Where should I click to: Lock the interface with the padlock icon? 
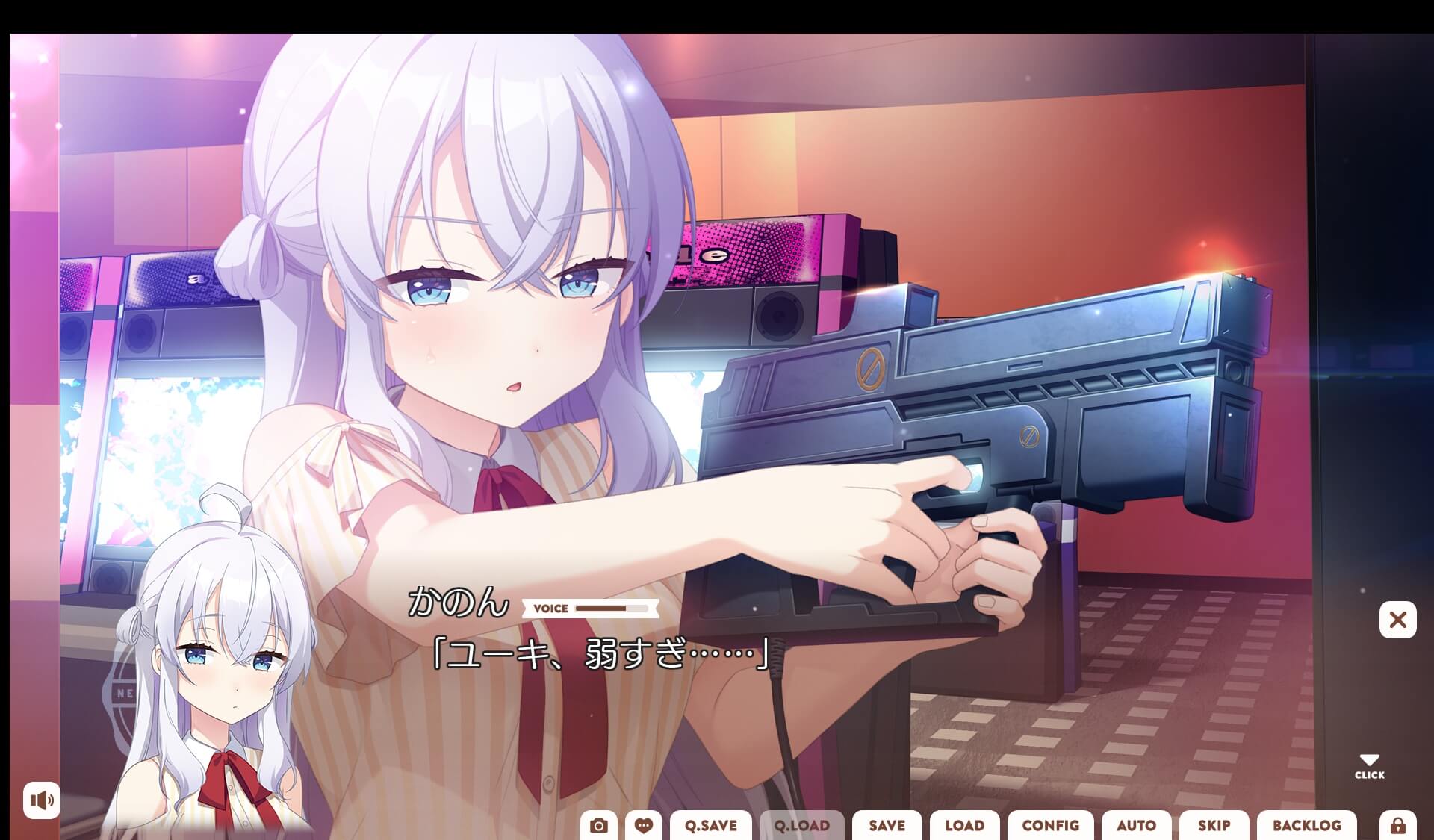tap(1398, 825)
